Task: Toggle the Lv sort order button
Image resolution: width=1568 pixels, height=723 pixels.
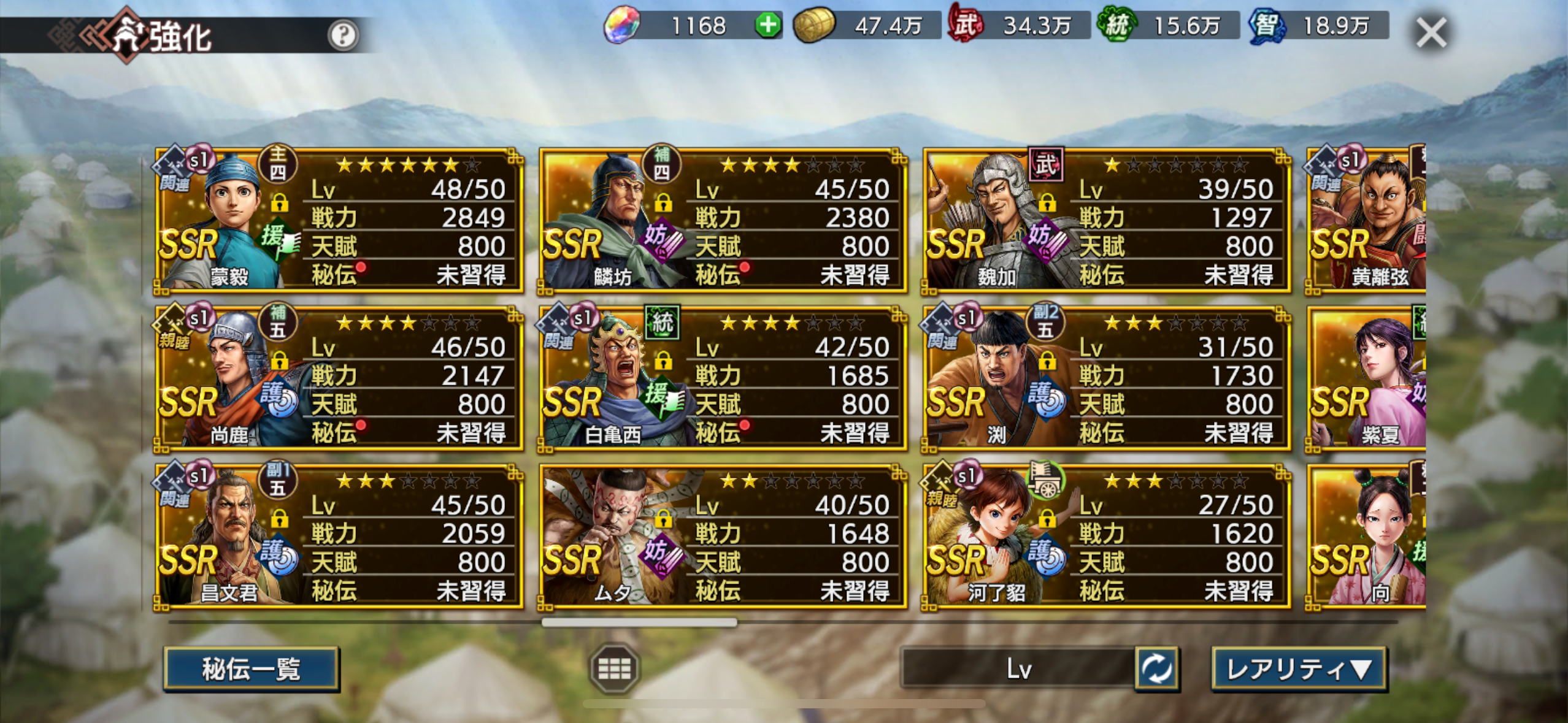Action: [x=1156, y=668]
